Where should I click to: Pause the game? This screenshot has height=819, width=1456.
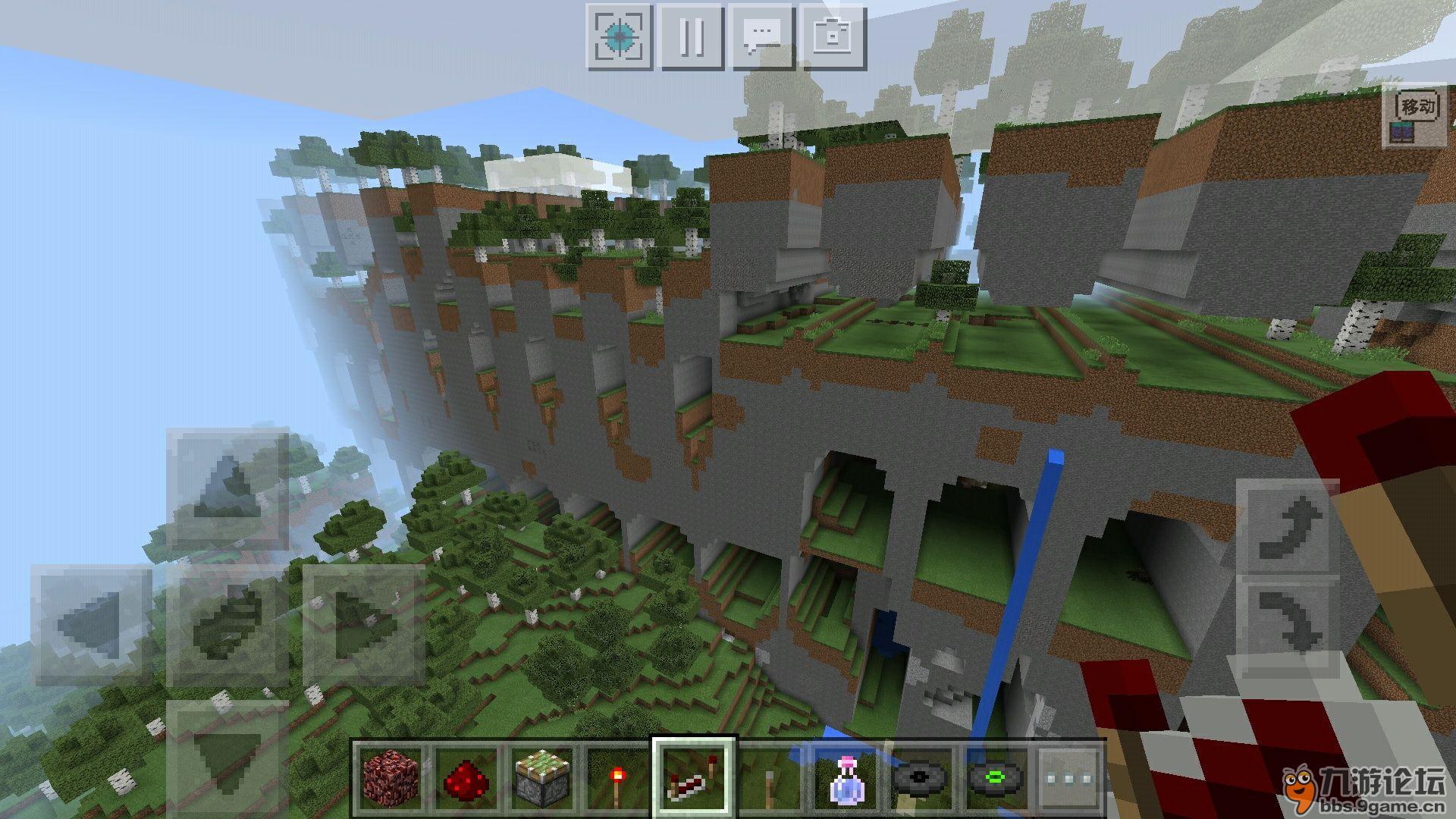click(x=690, y=36)
